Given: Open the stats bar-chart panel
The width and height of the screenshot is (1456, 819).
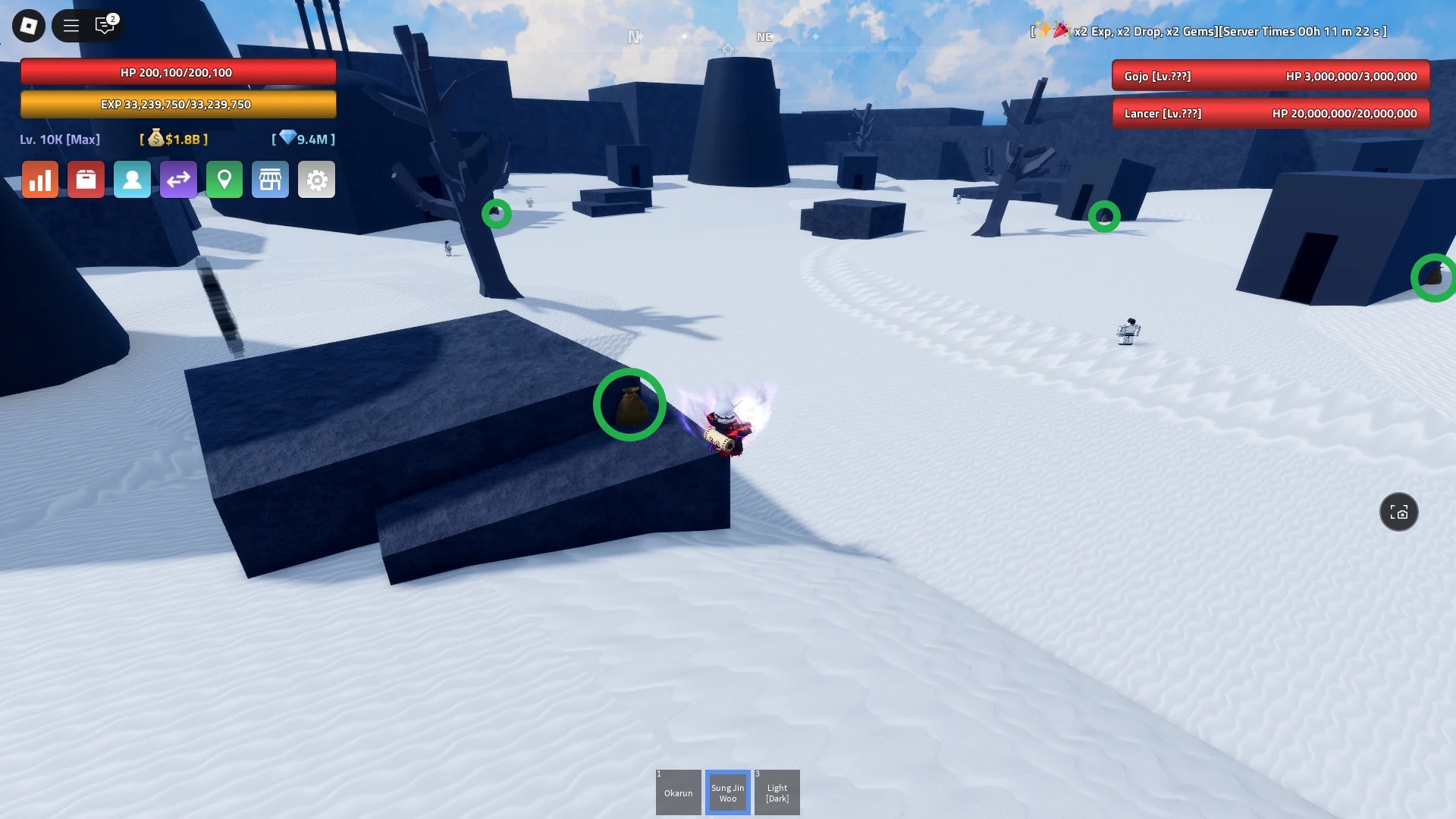Looking at the screenshot, I should pyautogui.click(x=39, y=180).
